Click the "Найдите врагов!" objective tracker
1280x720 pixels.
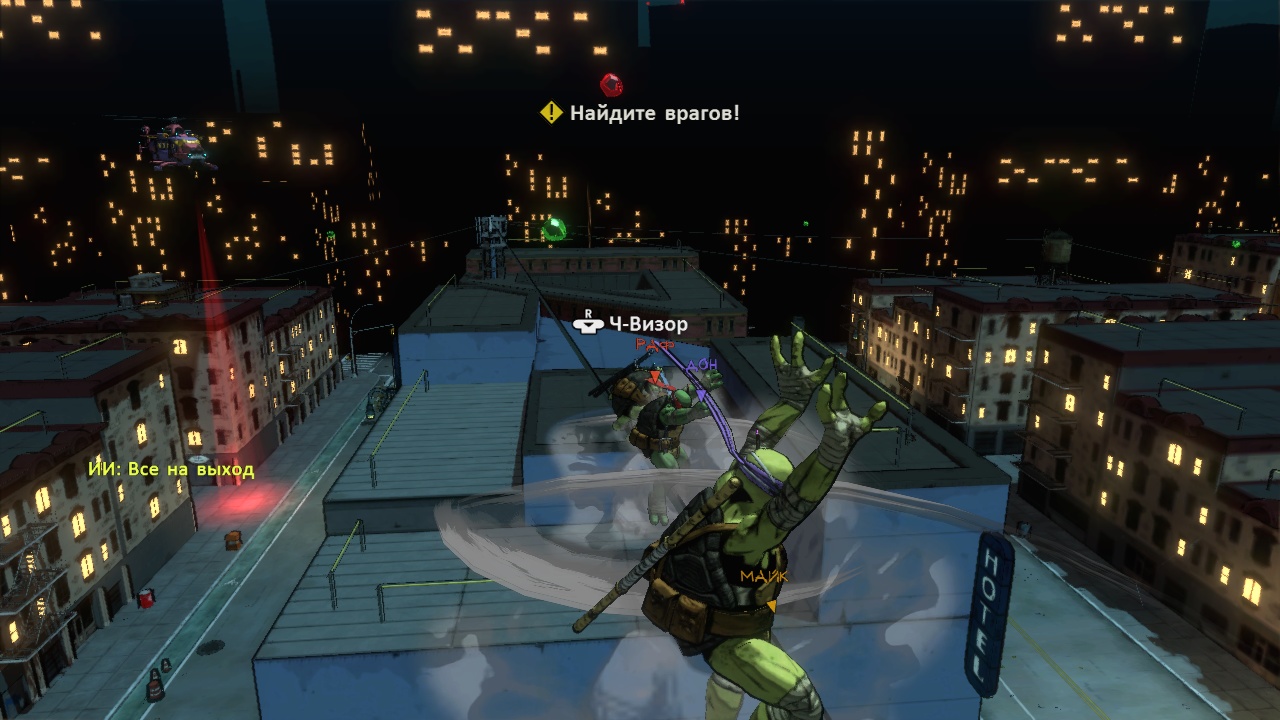[x=641, y=113]
